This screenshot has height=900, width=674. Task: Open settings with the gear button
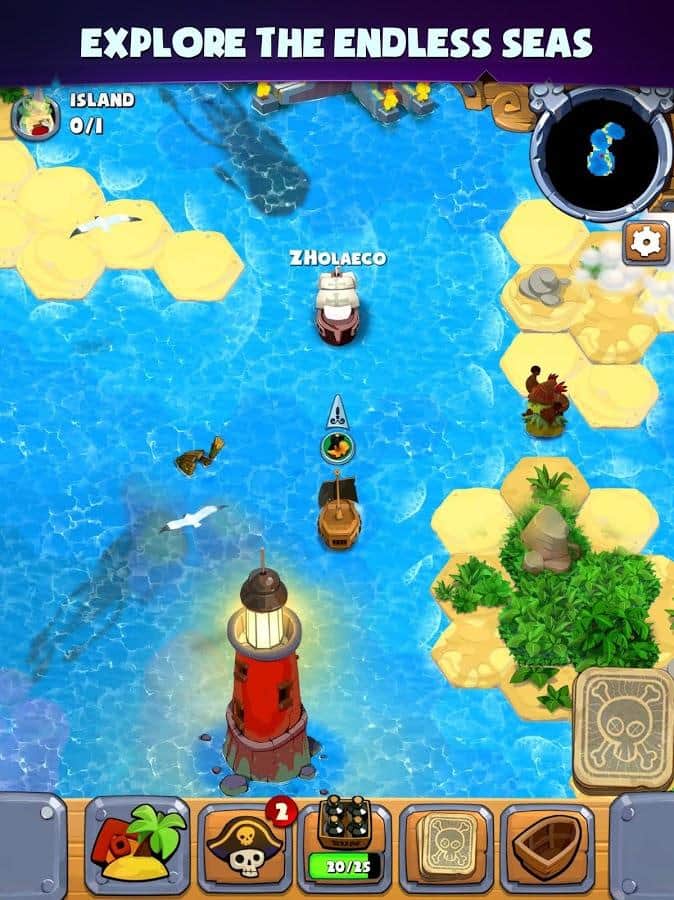[x=646, y=242]
